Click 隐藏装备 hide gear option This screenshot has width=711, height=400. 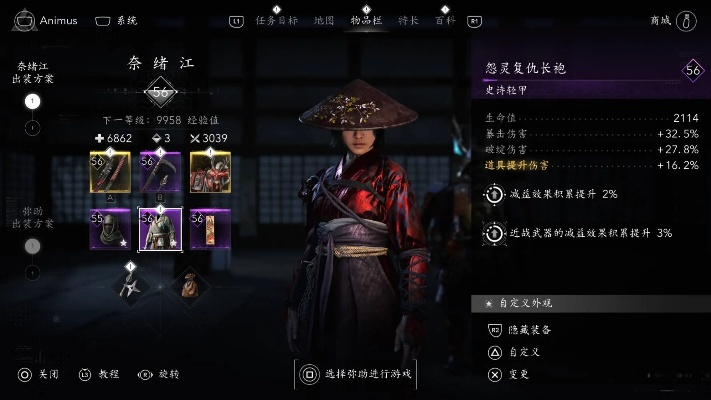[x=530, y=329]
